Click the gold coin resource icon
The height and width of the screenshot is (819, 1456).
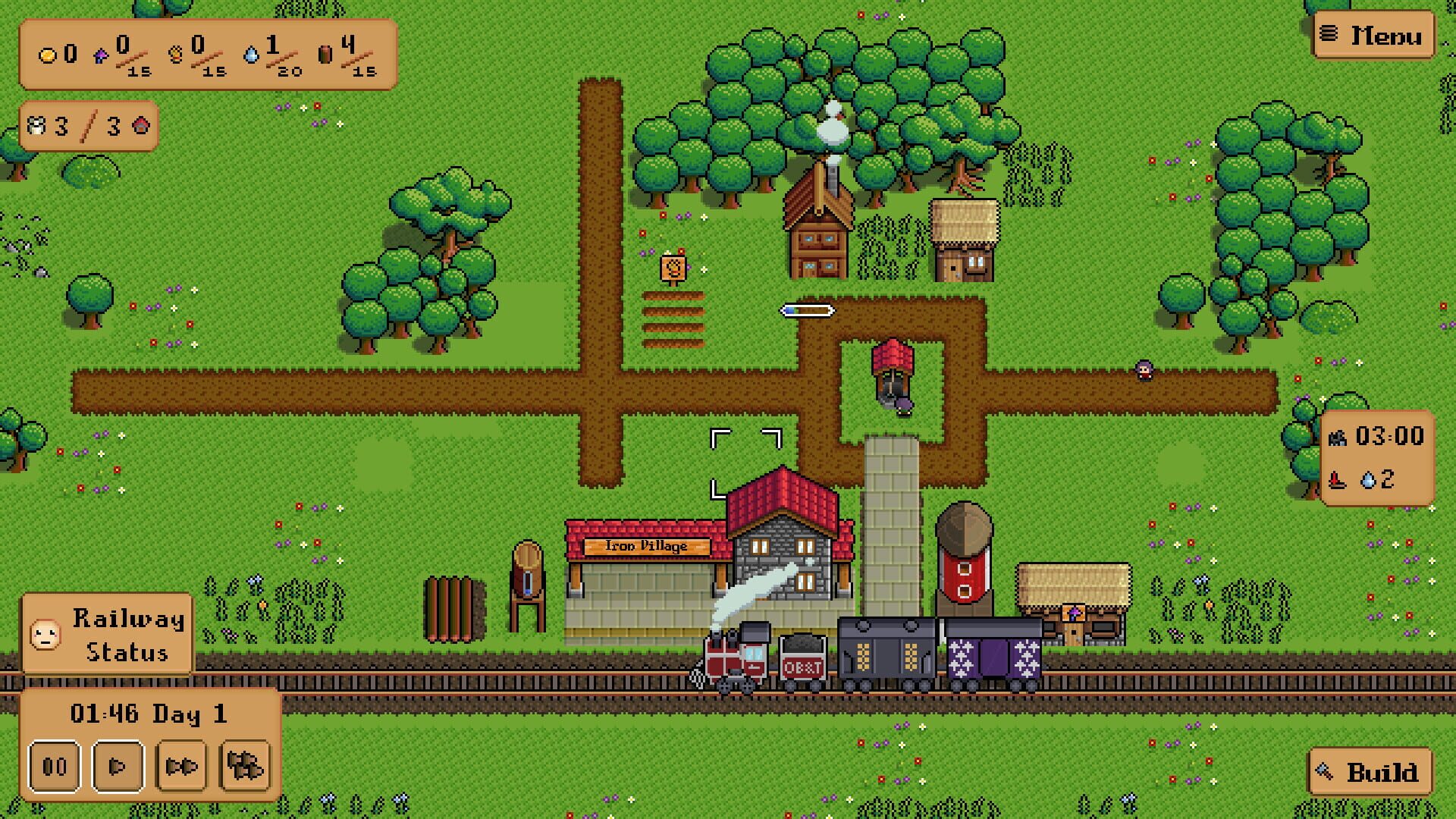[47, 55]
